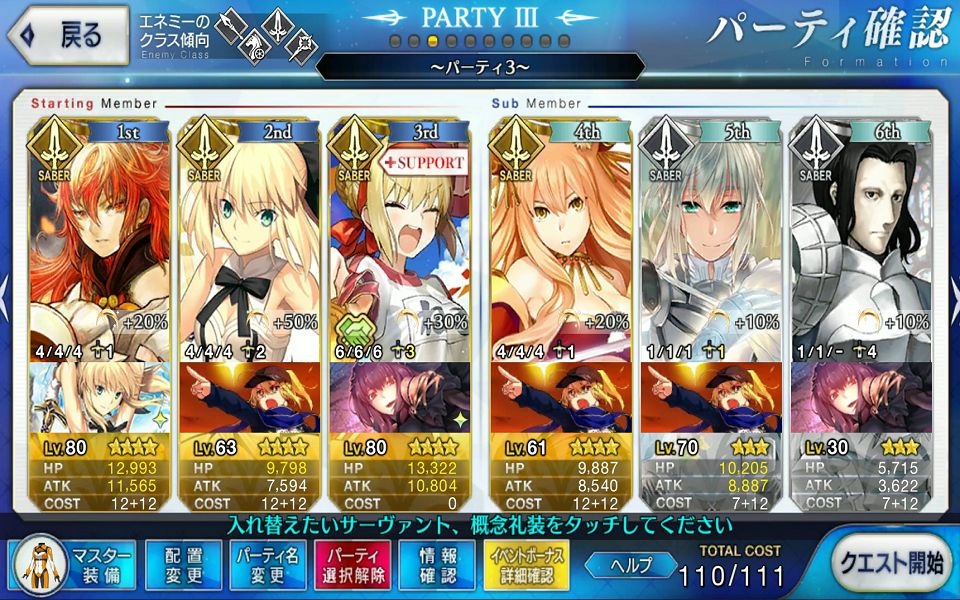Select the 1st starting member servant card

(100, 240)
